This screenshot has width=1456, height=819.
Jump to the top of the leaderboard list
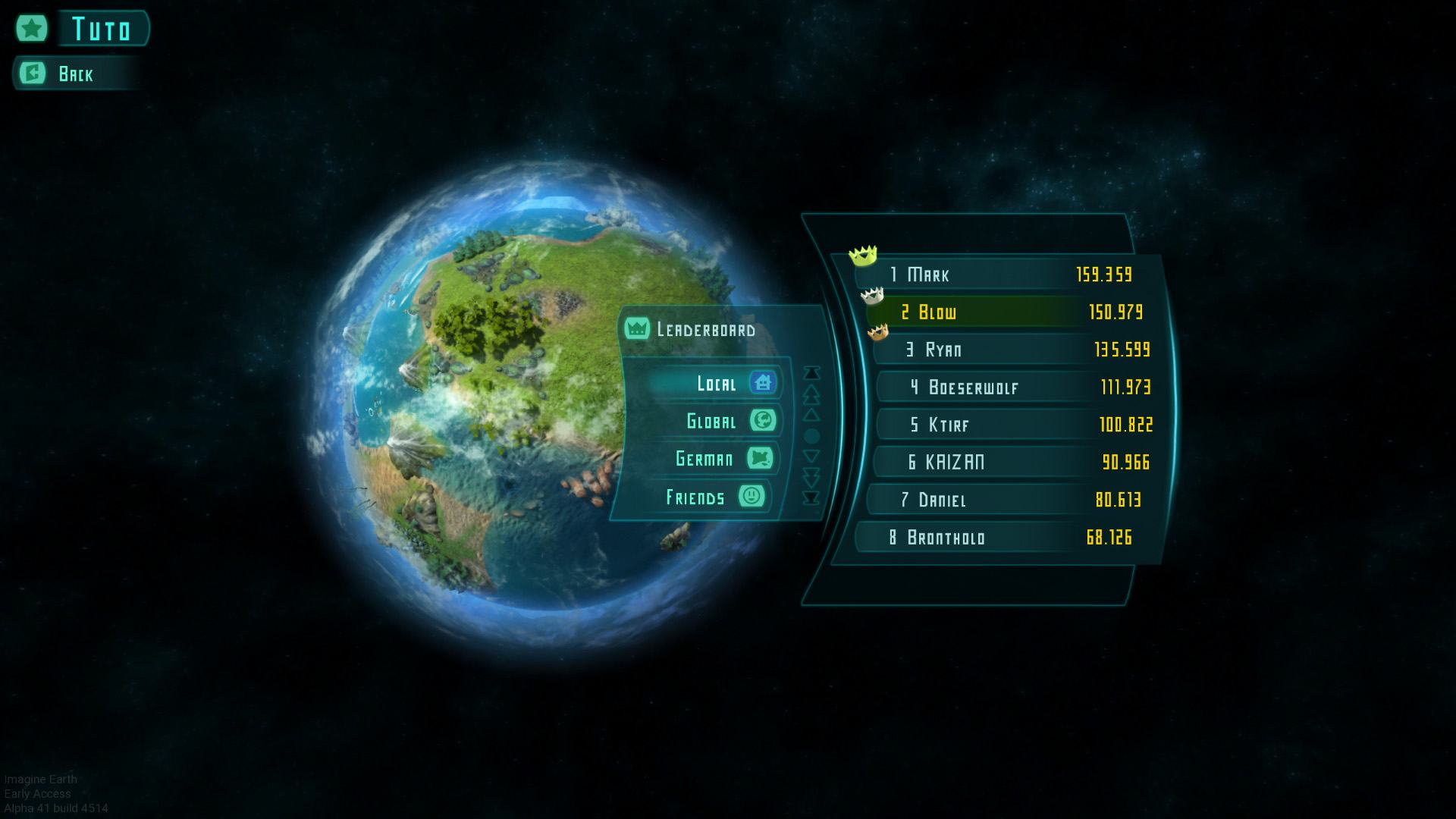click(811, 373)
